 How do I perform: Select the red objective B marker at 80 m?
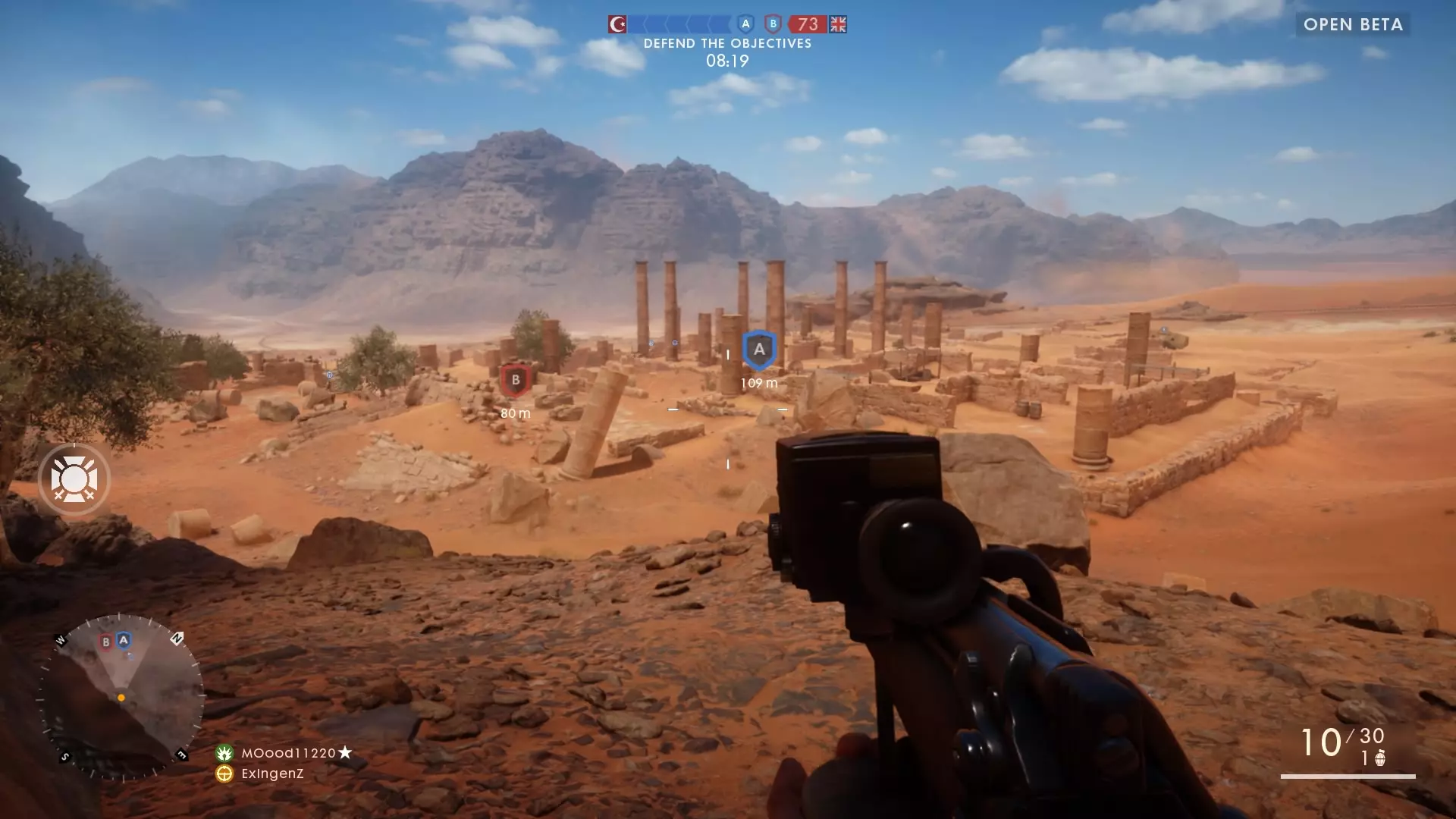(x=515, y=380)
